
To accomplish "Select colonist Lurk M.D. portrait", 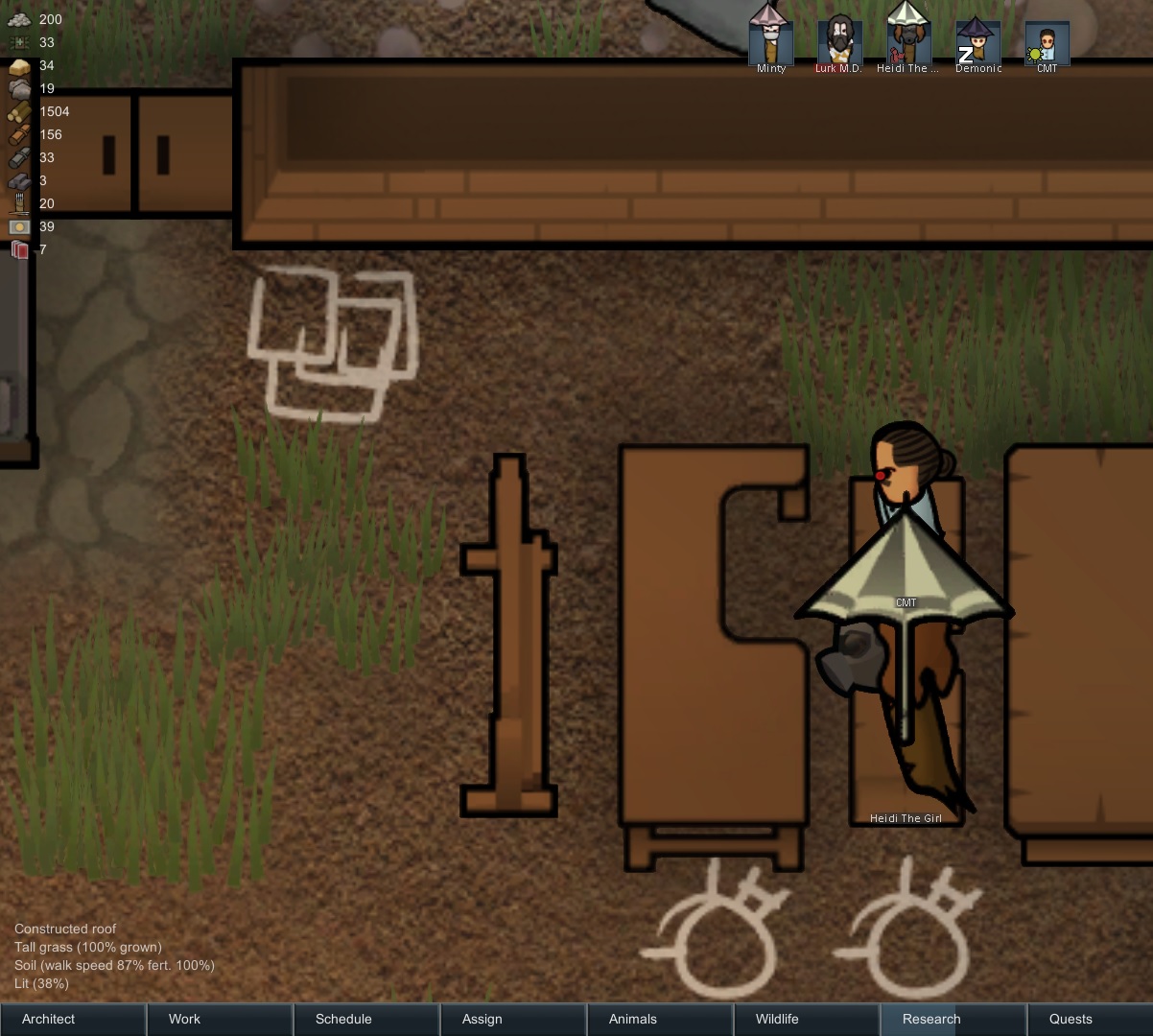I will tap(839, 41).
